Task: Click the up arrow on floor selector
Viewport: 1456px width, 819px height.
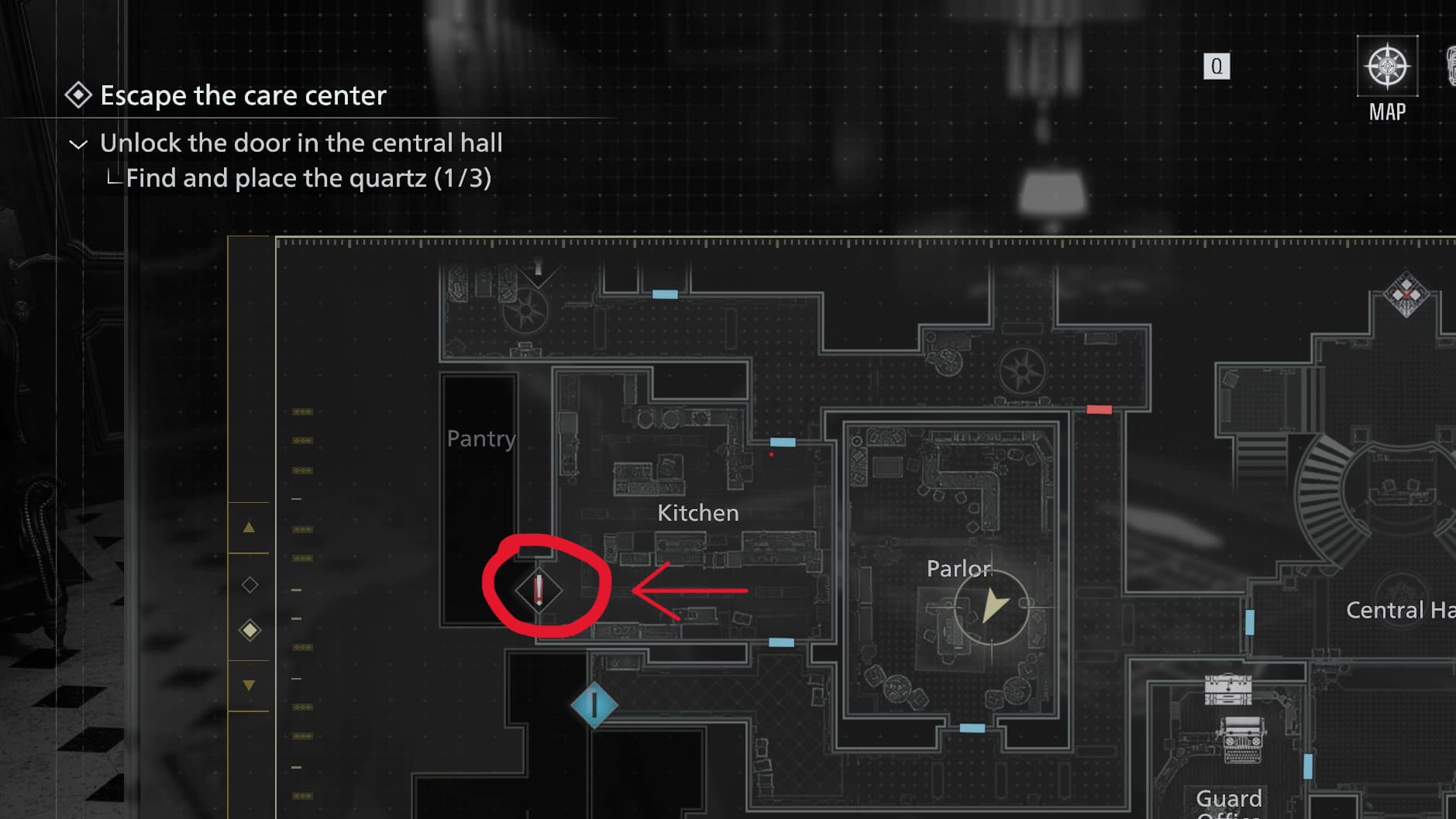Action: tap(249, 528)
